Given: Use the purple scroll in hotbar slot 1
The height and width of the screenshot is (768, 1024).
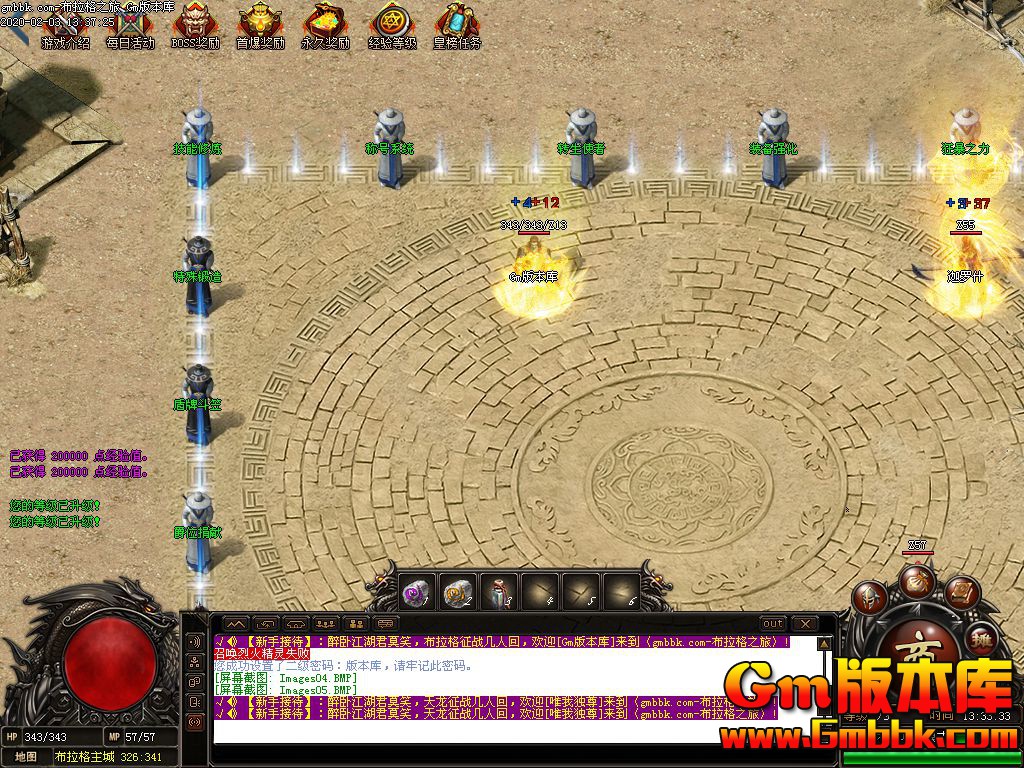Looking at the screenshot, I should click(417, 593).
